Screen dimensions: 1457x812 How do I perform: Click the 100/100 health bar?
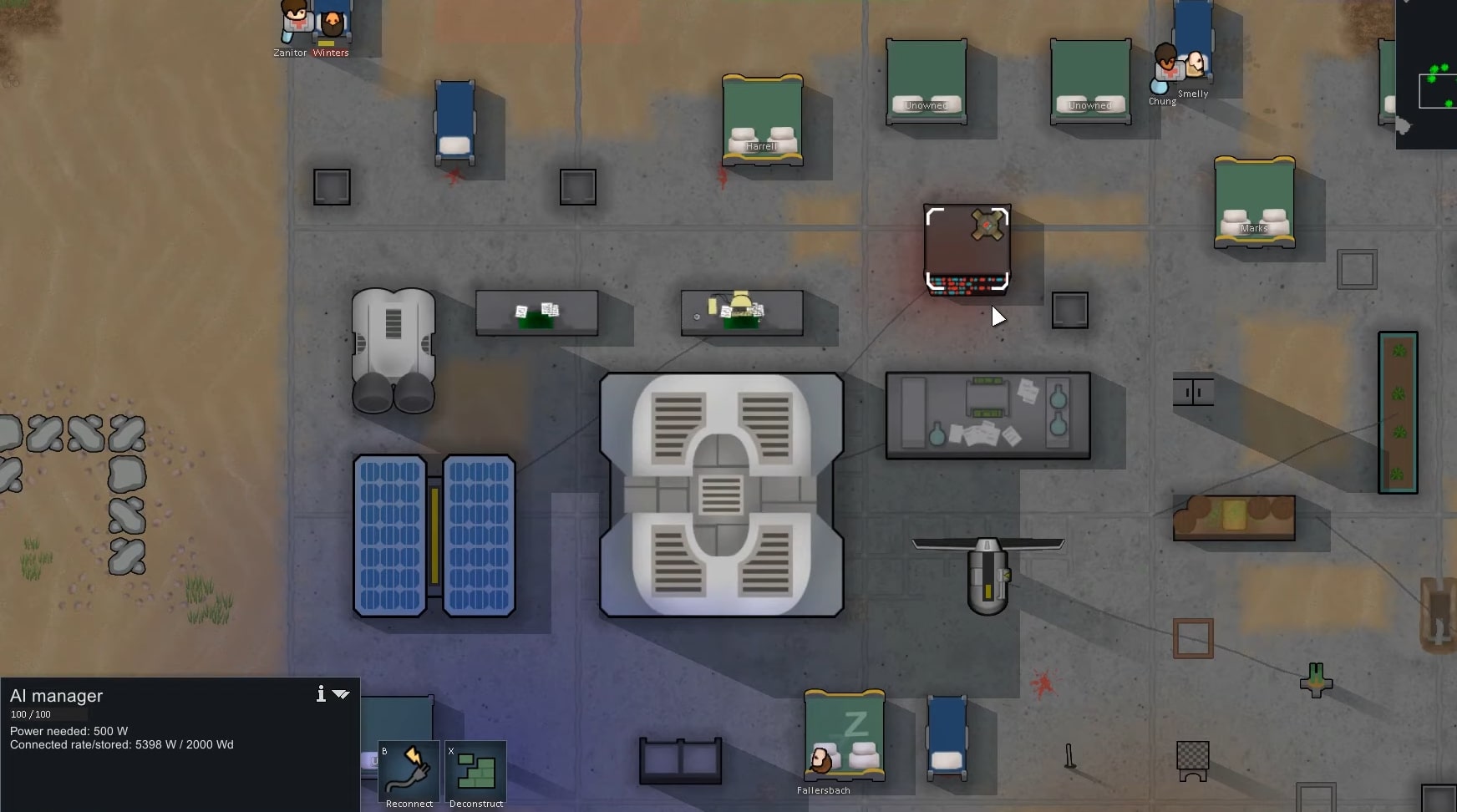[48, 714]
